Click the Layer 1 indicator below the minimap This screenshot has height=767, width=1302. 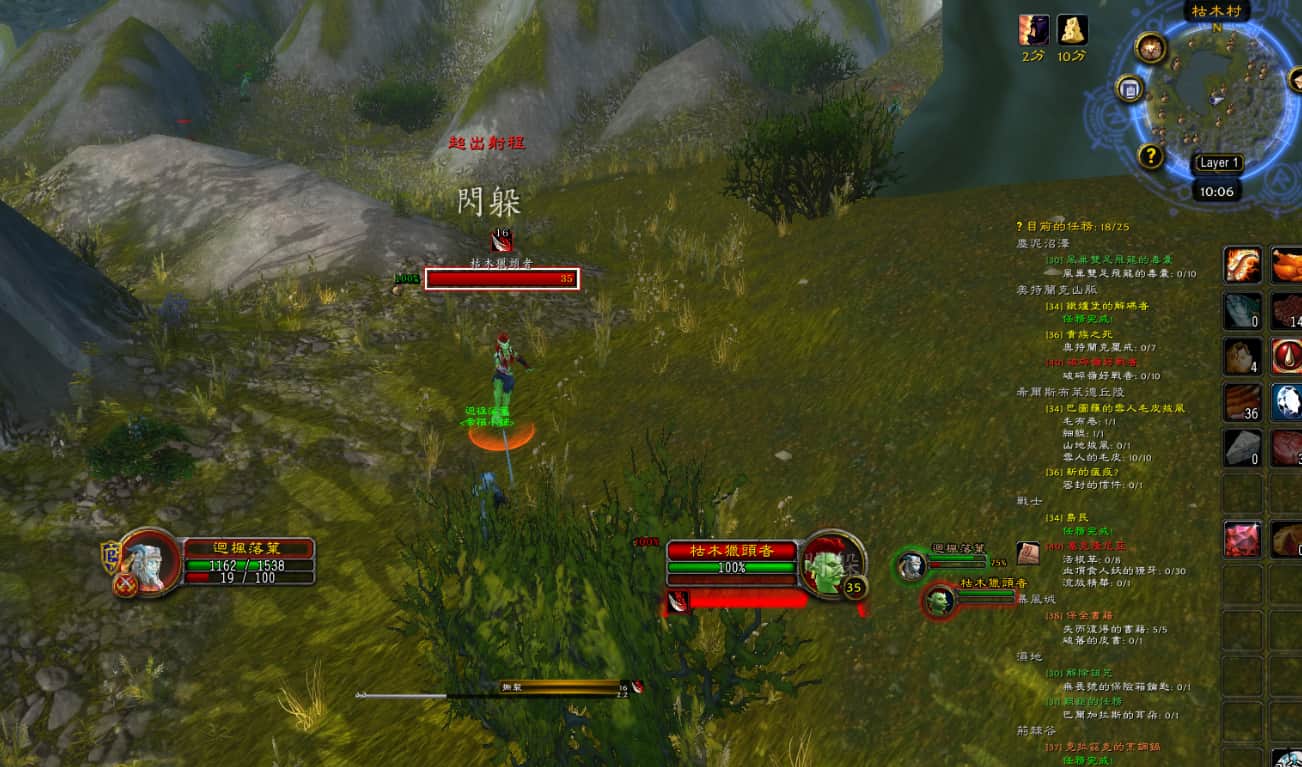(1218, 163)
